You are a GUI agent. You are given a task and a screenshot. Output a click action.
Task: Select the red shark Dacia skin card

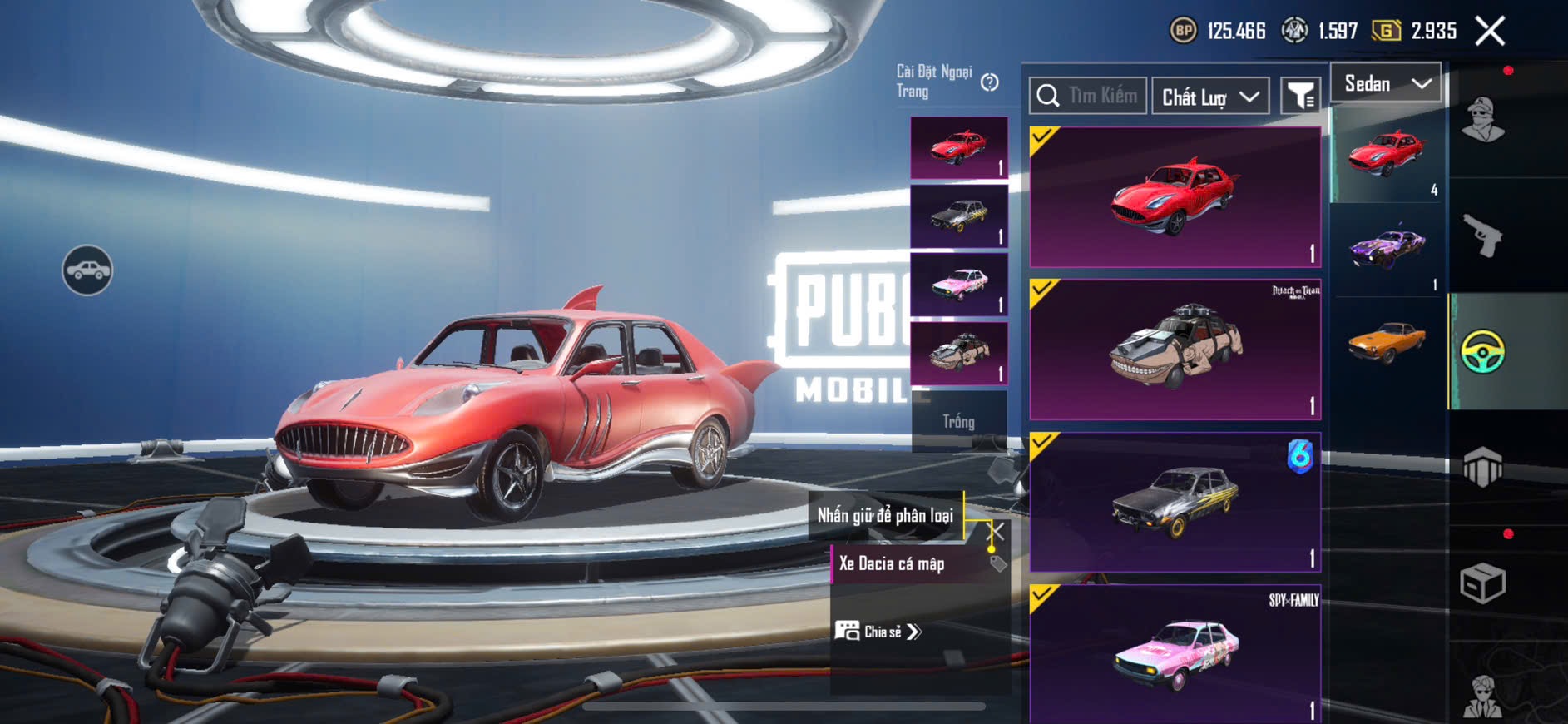pos(1175,198)
